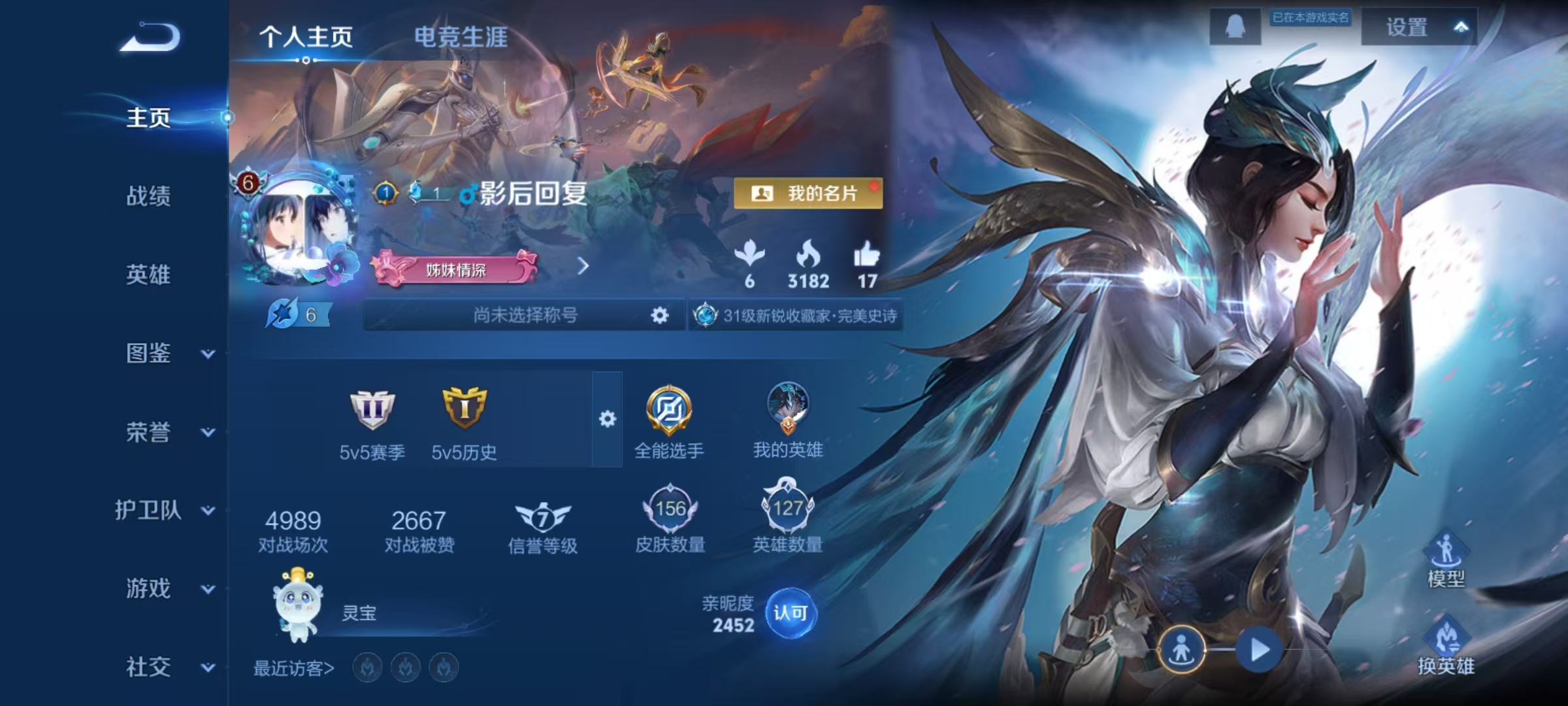Expand the 荣誉 sidebar menu
Screen dimensions: 1568x706
(149, 431)
